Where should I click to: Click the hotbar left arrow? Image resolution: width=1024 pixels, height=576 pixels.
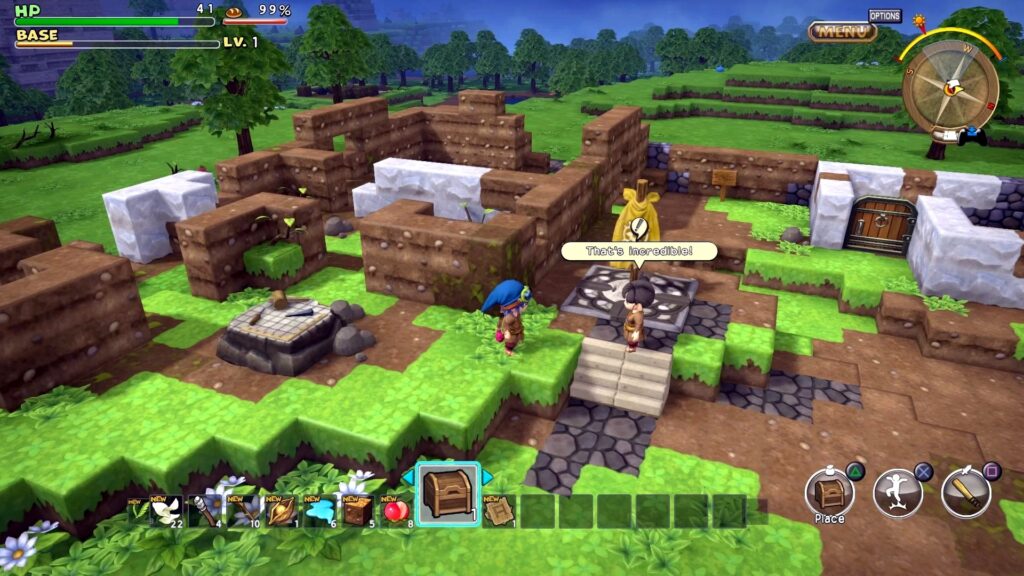coord(408,478)
